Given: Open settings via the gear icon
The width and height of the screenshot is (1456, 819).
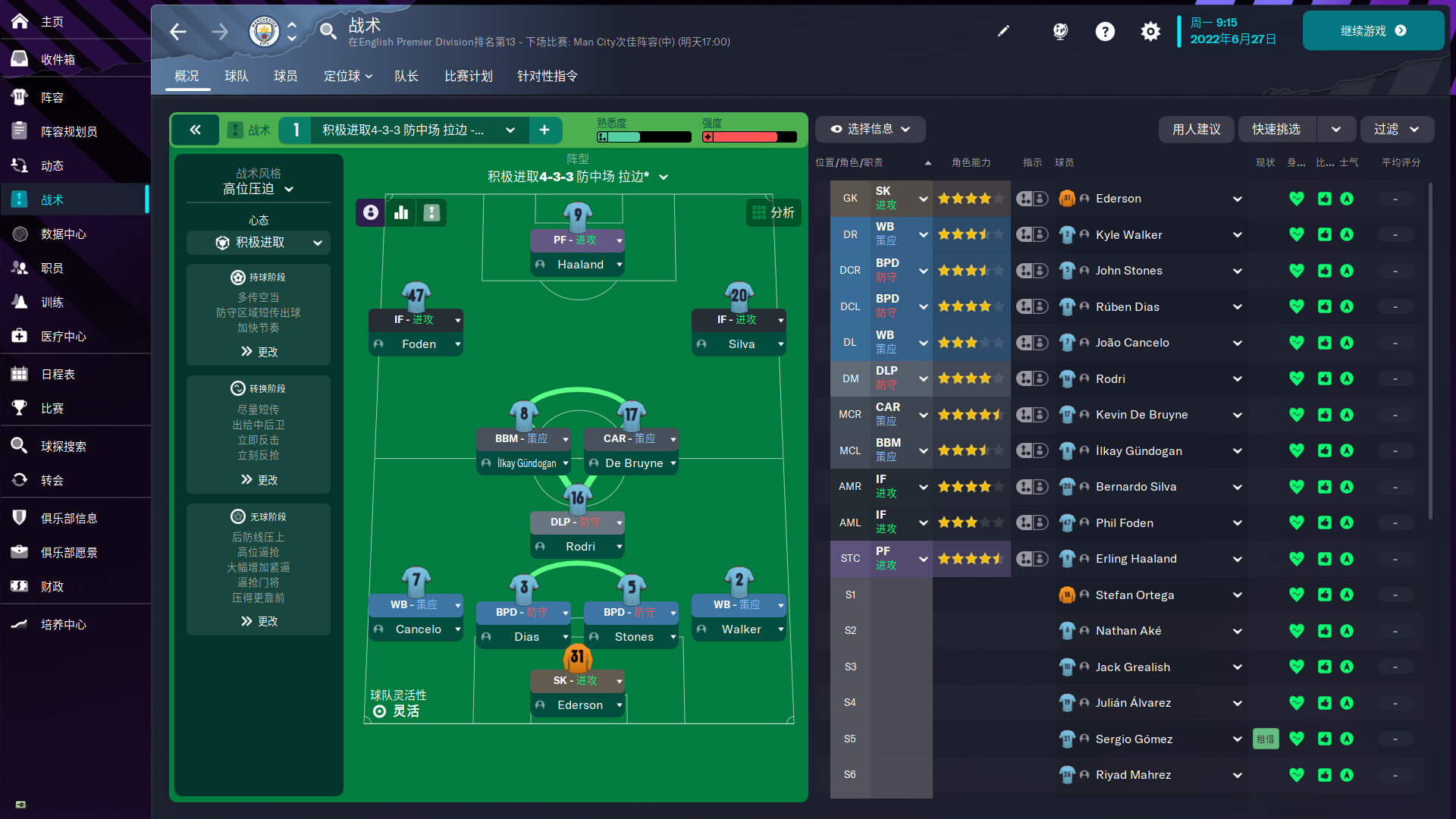Looking at the screenshot, I should 1150,32.
